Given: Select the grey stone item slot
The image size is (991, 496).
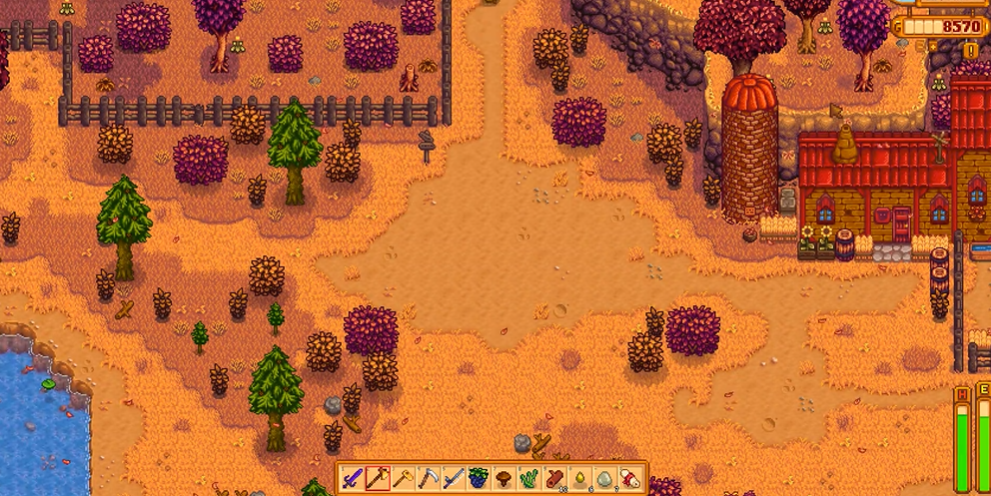Looking at the screenshot, I should point(606,478).
